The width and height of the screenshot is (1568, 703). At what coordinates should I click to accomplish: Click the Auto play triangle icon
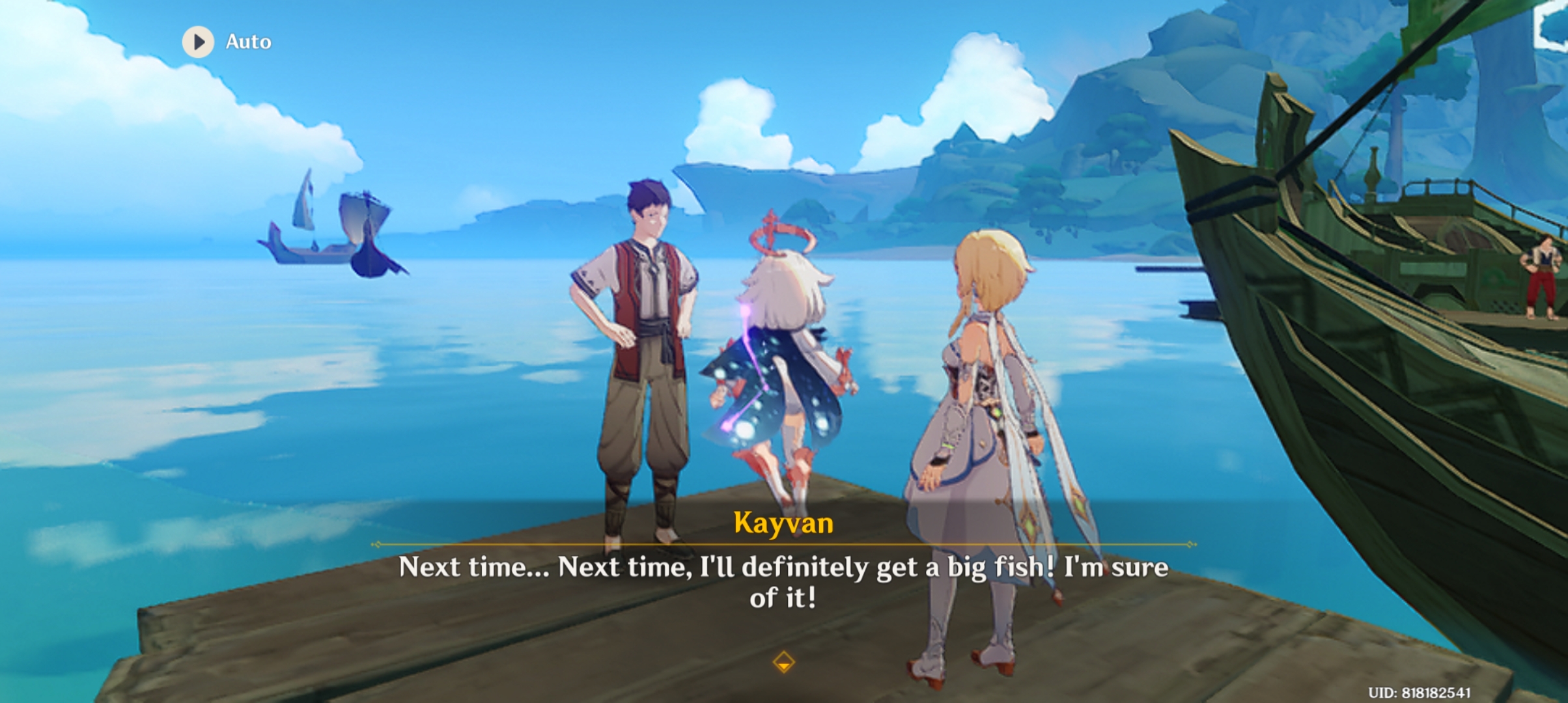click(199, 41)
